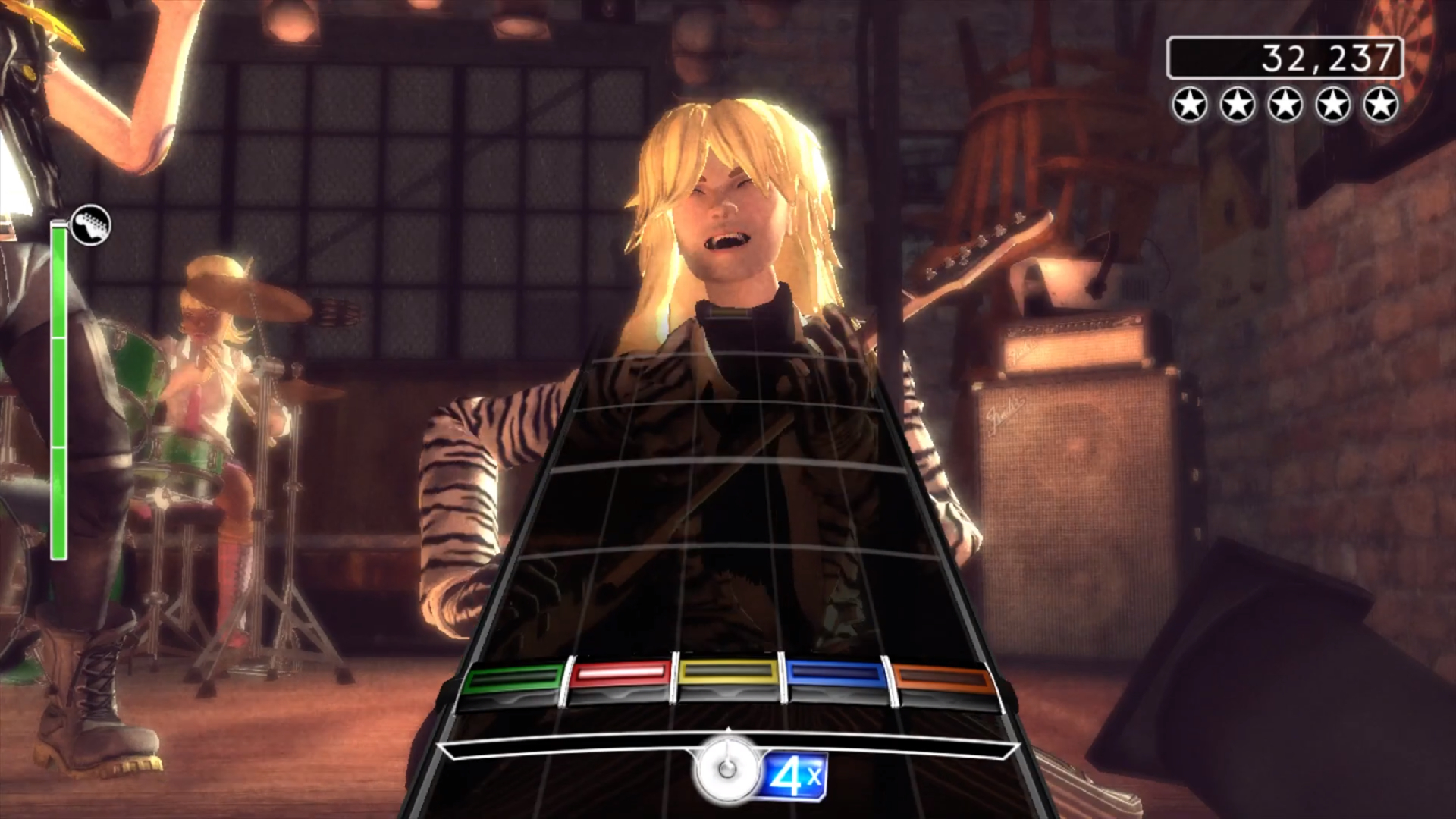This screenshot has width=1456, height=819.
Task: Select the blue fret target
Action: tap(836, 673)
